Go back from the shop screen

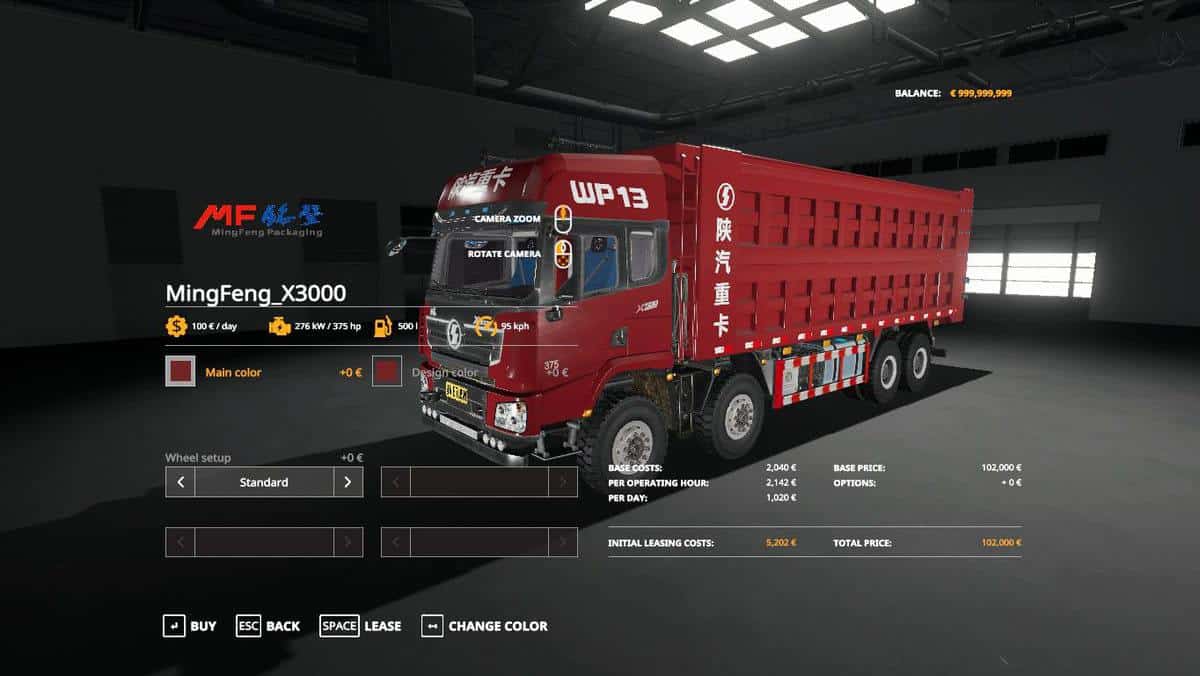click(267, 626)
